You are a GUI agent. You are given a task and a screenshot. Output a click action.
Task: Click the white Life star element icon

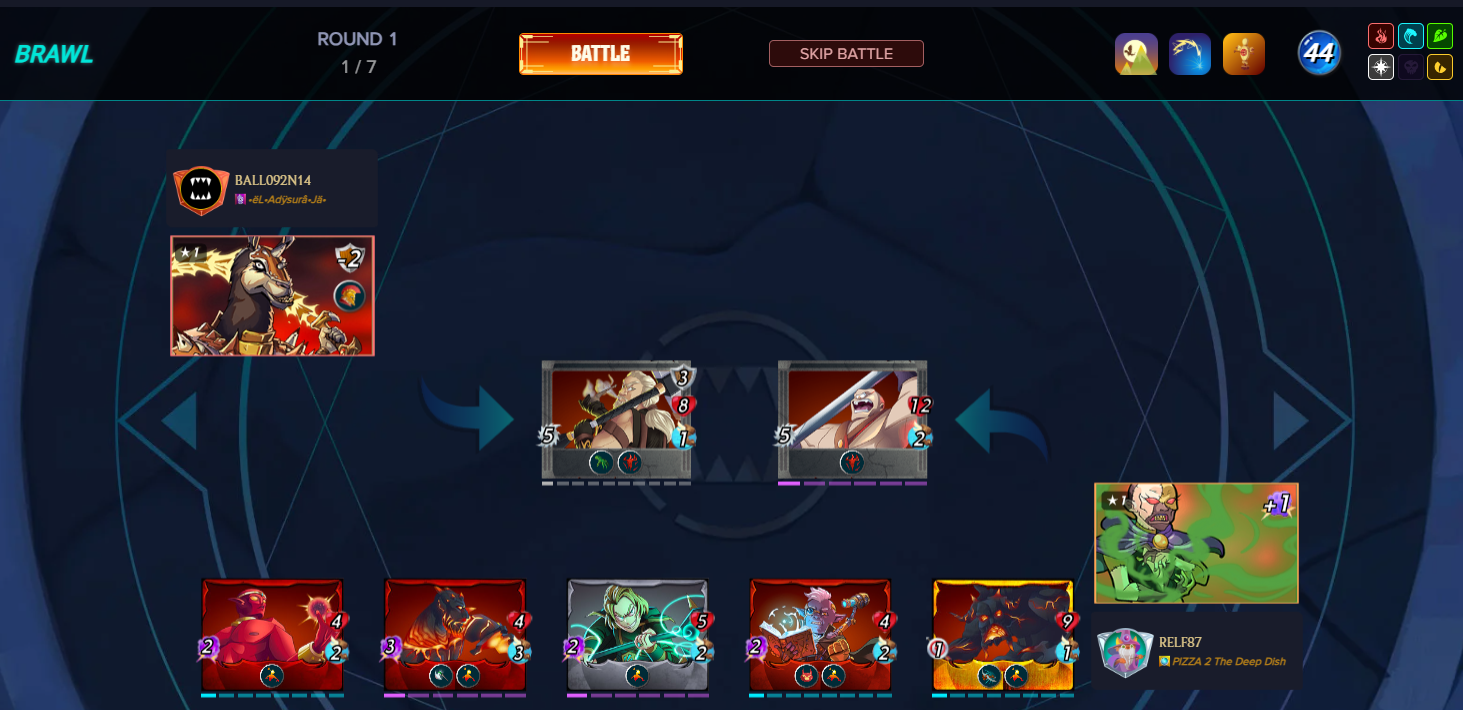(1381, 67)
